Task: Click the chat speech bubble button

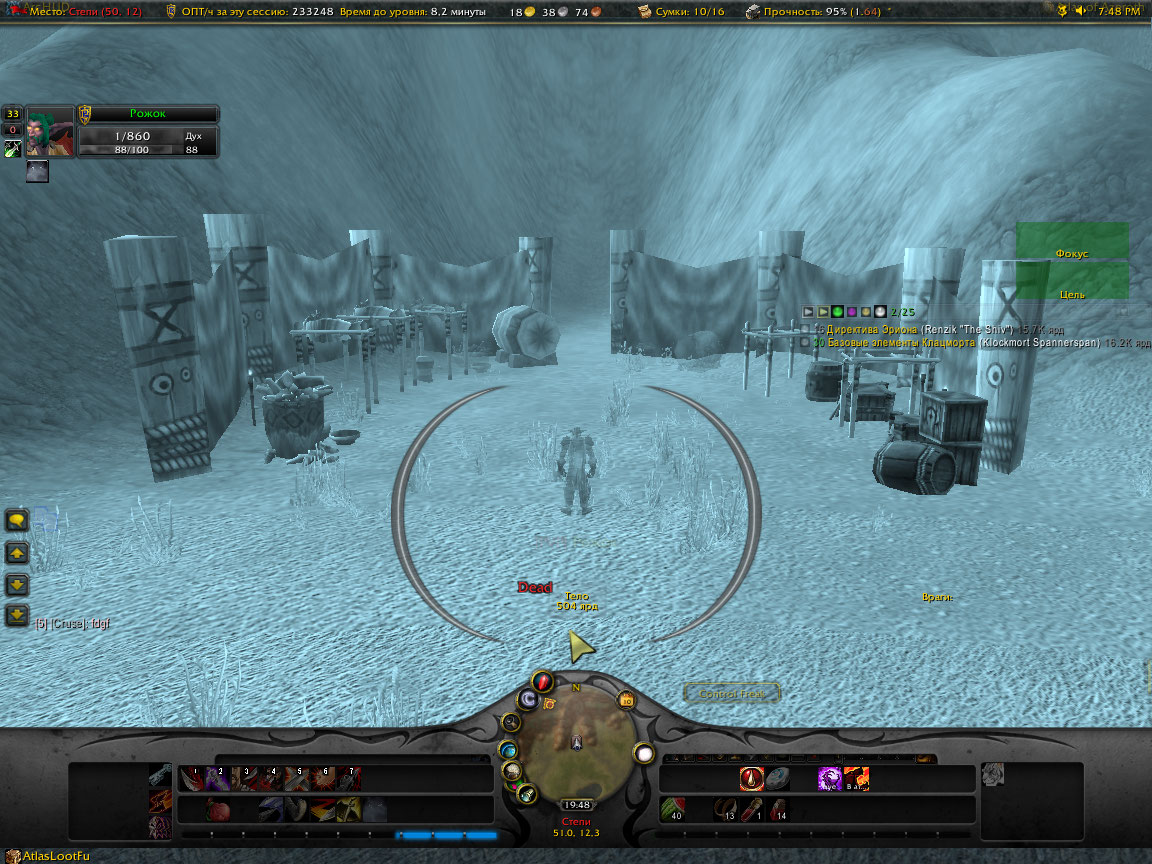Action: point(17,520)
